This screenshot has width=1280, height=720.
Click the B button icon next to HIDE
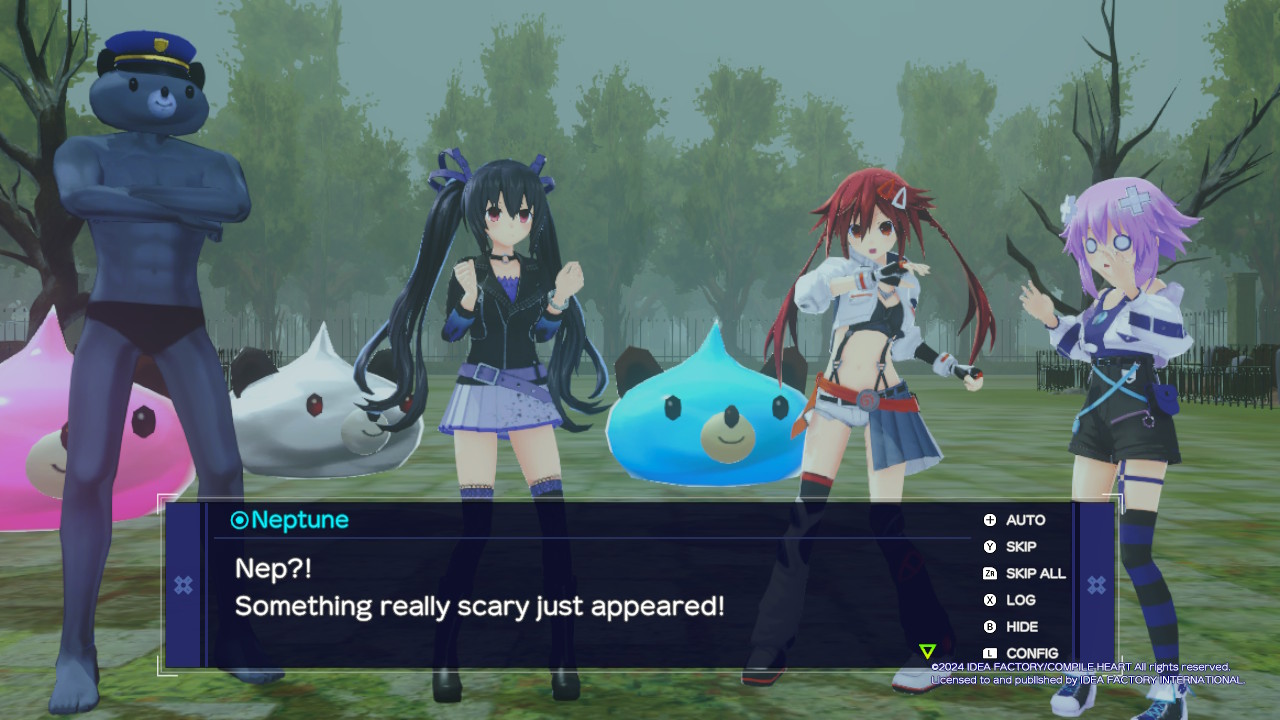coord(988,627)
